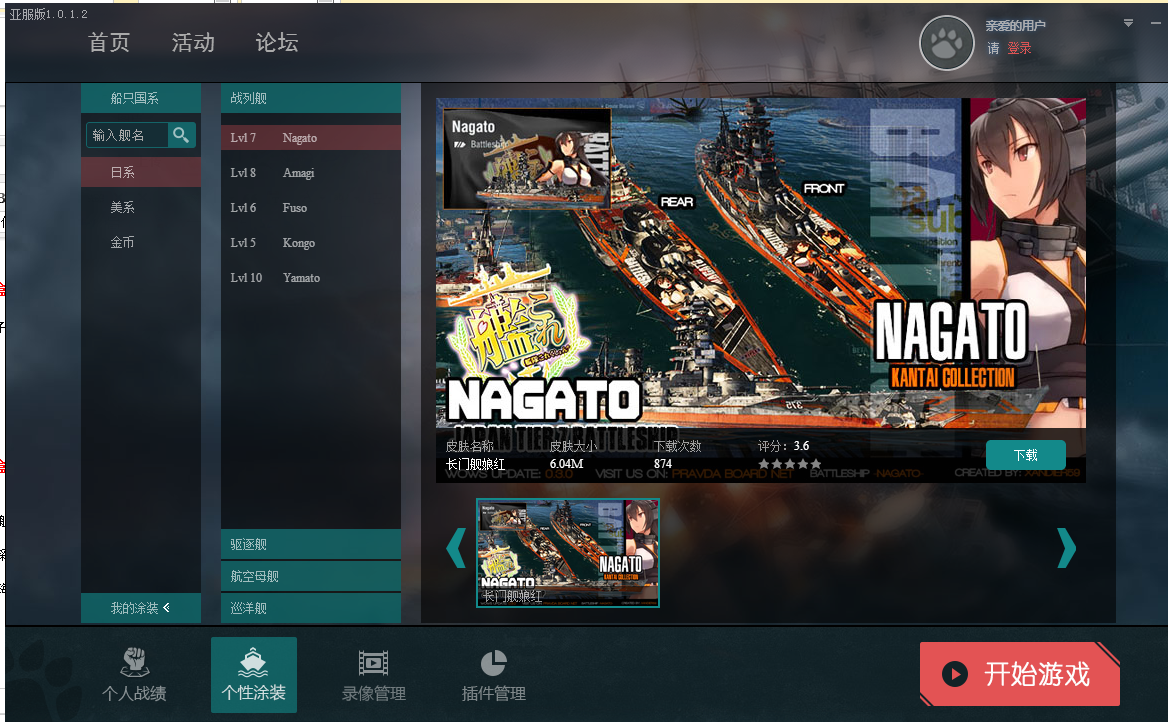This screenshot has height=722, width=1168.
Task: Click the red 登录 login link
Action: click(1019, 48)
